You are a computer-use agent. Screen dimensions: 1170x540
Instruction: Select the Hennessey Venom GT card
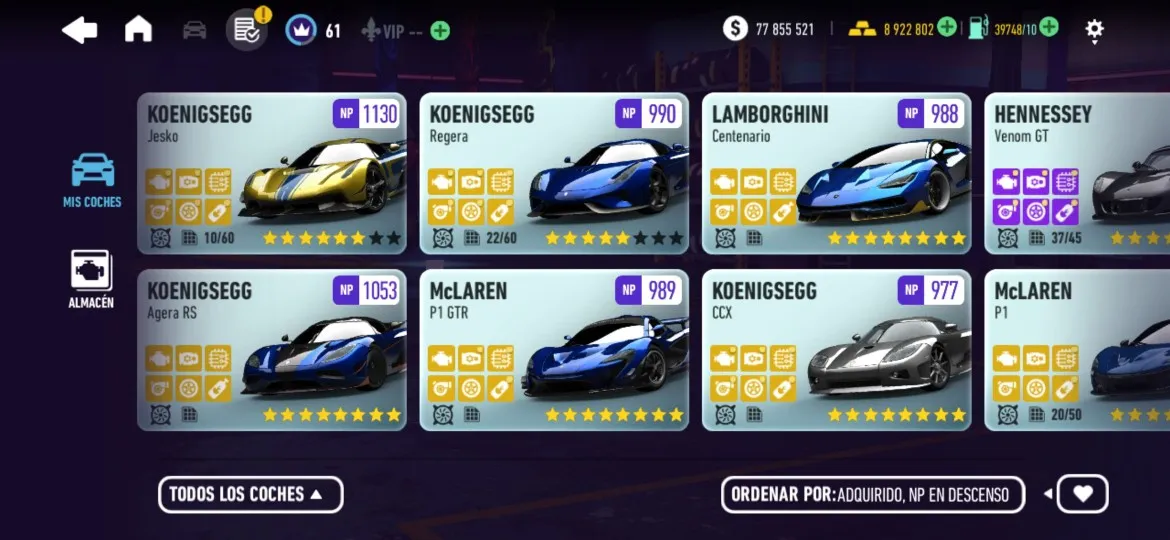coord(1077,173)
